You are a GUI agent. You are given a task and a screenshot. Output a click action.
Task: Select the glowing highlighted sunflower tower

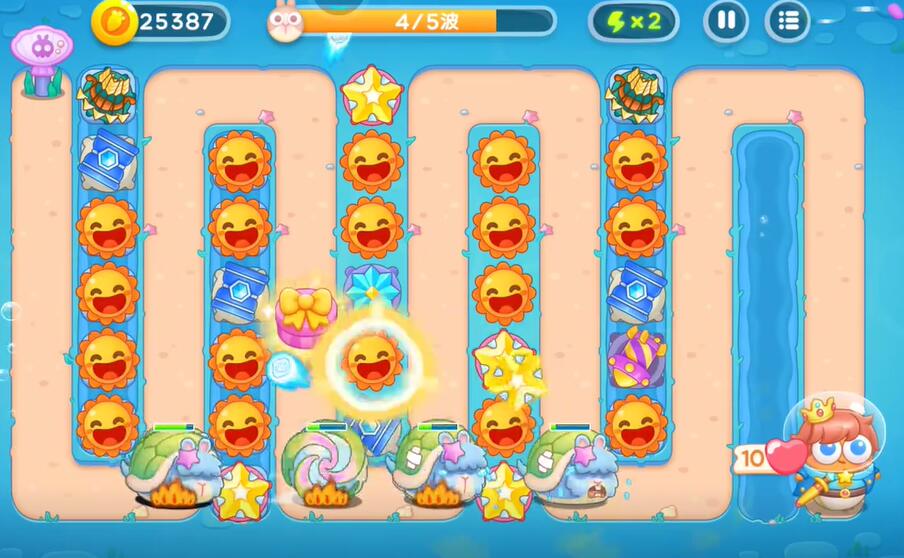pos(373,361)
